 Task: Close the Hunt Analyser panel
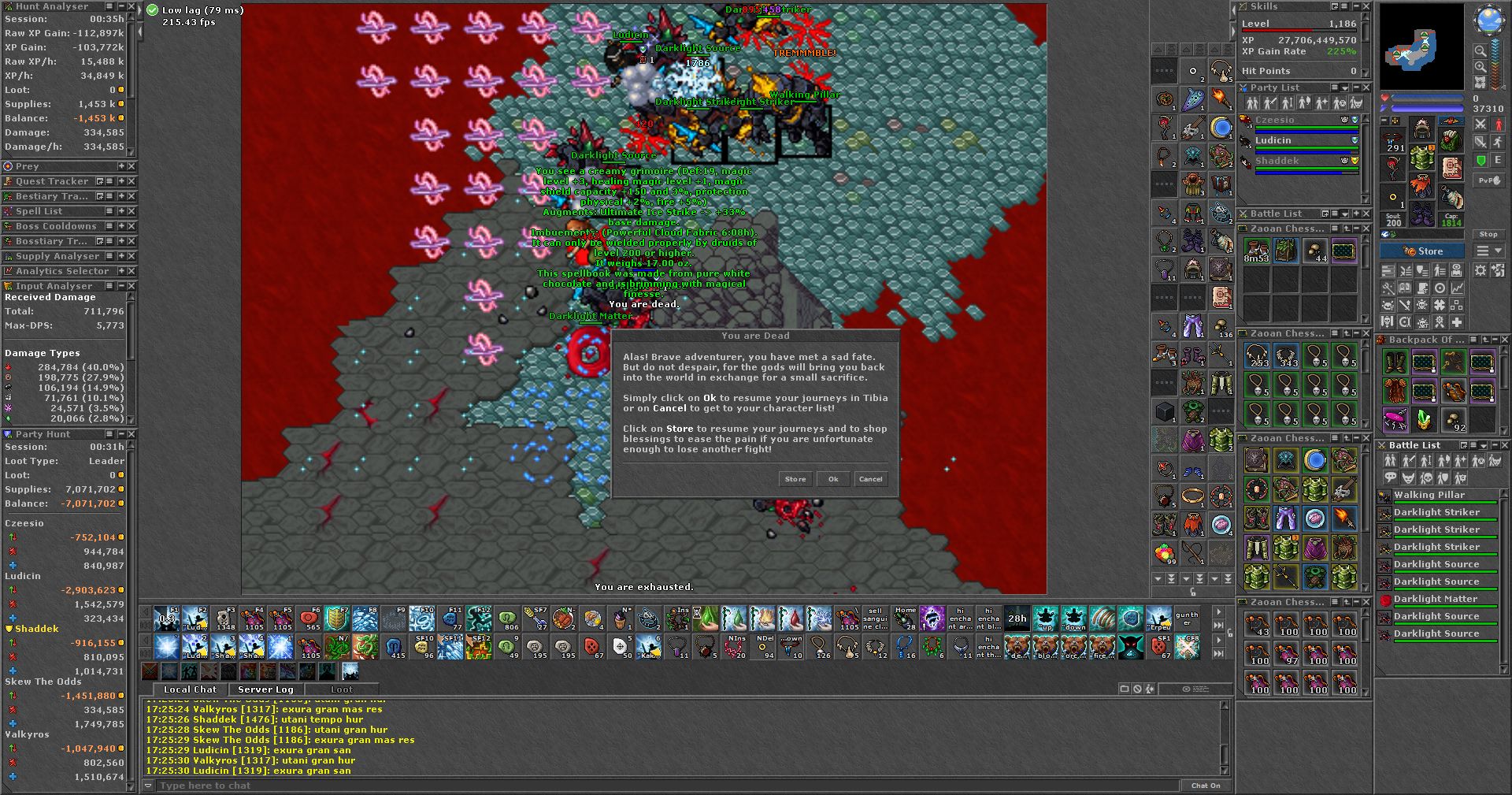click(x=132, y=6)
